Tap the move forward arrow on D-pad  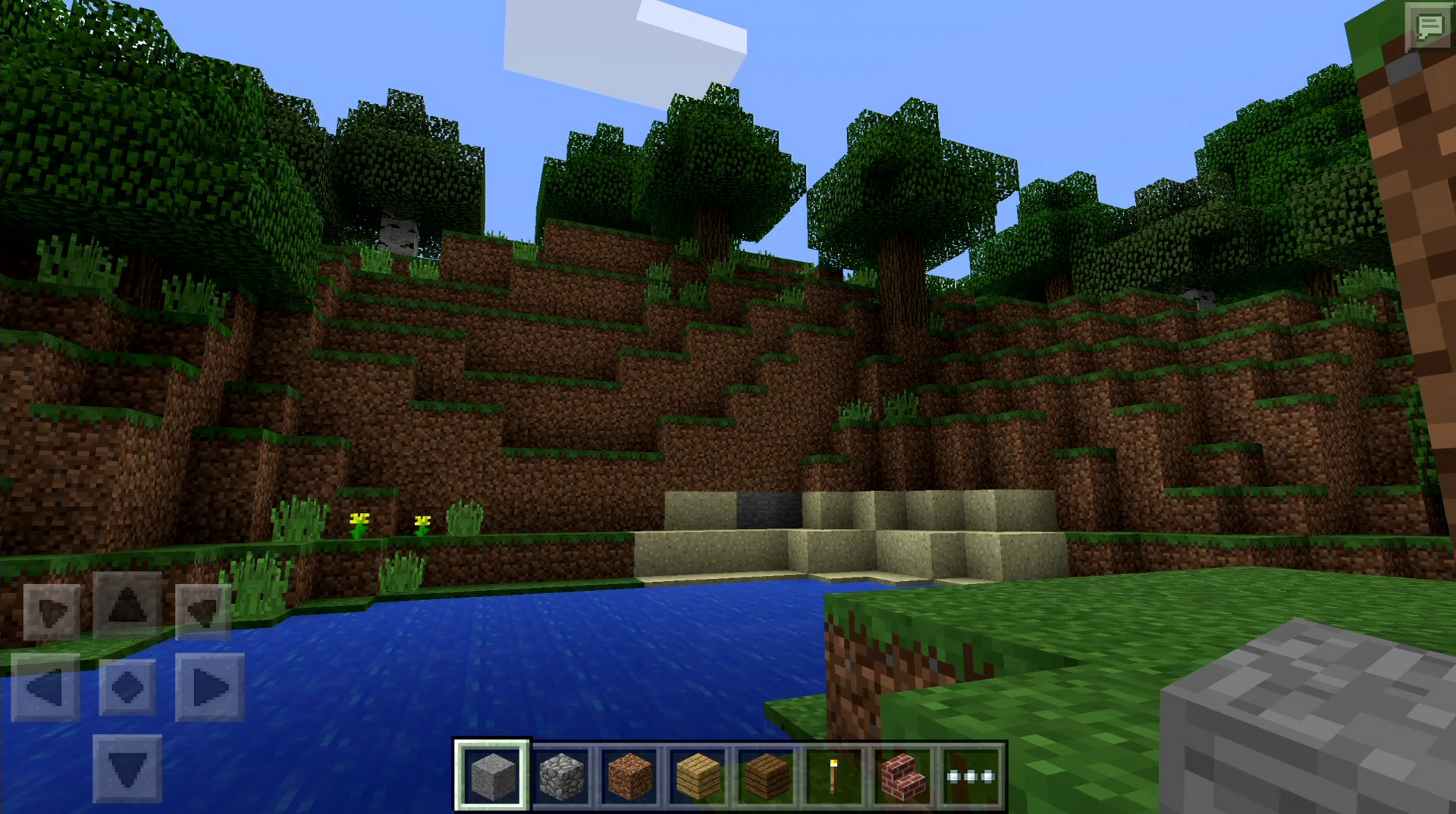127,605
